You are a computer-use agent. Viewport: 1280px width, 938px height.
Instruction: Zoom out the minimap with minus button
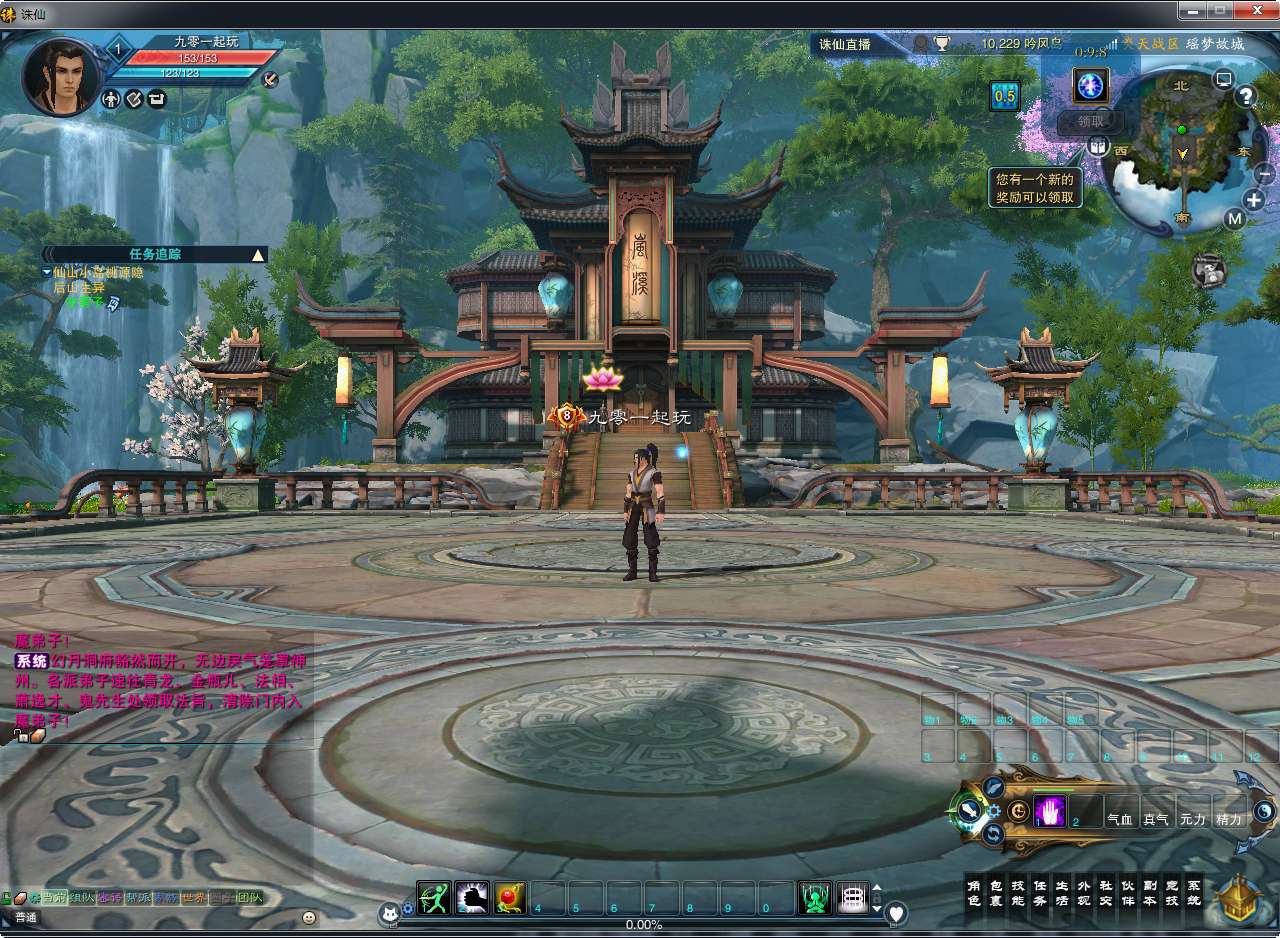(x=1264, y=172)
